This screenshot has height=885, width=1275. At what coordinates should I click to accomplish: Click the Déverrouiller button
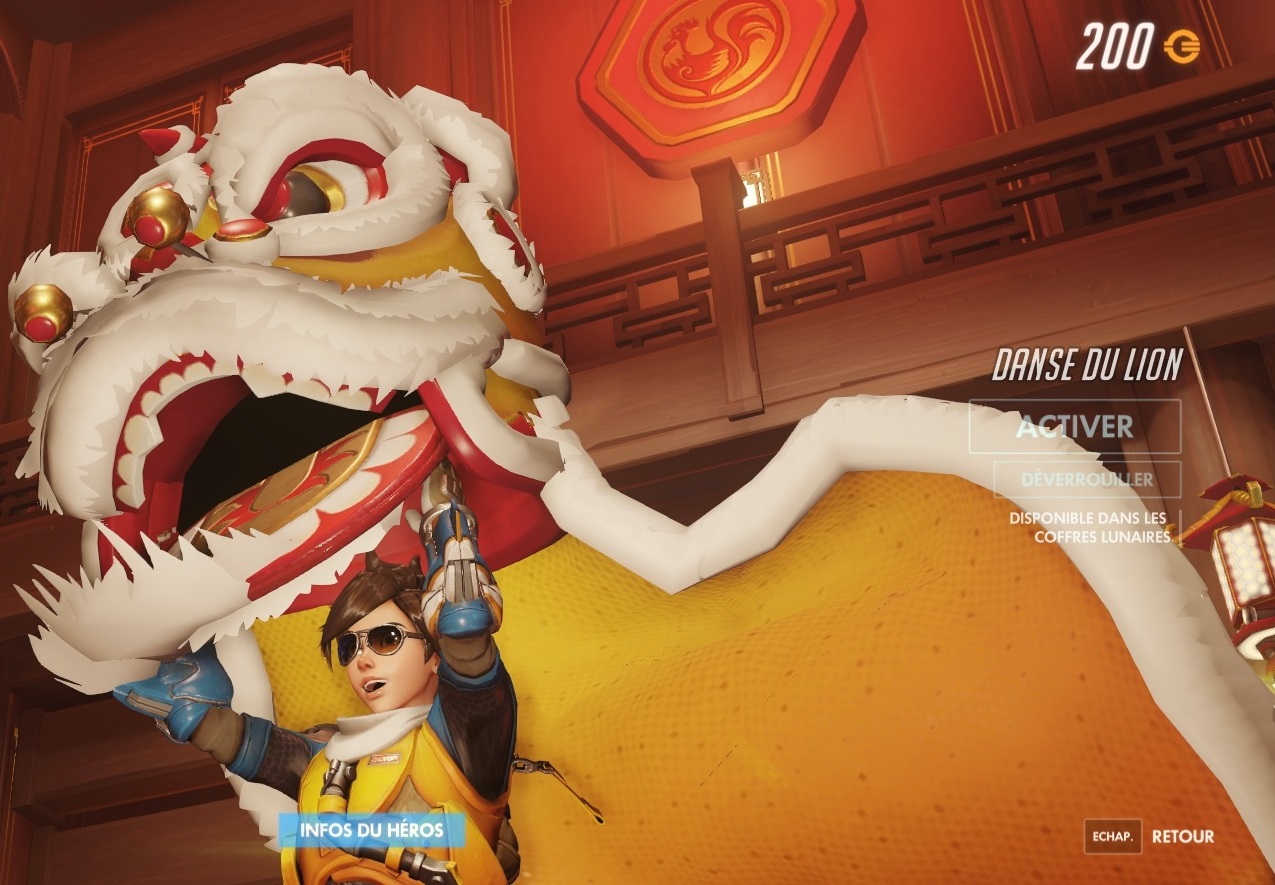click(1087, 479)
